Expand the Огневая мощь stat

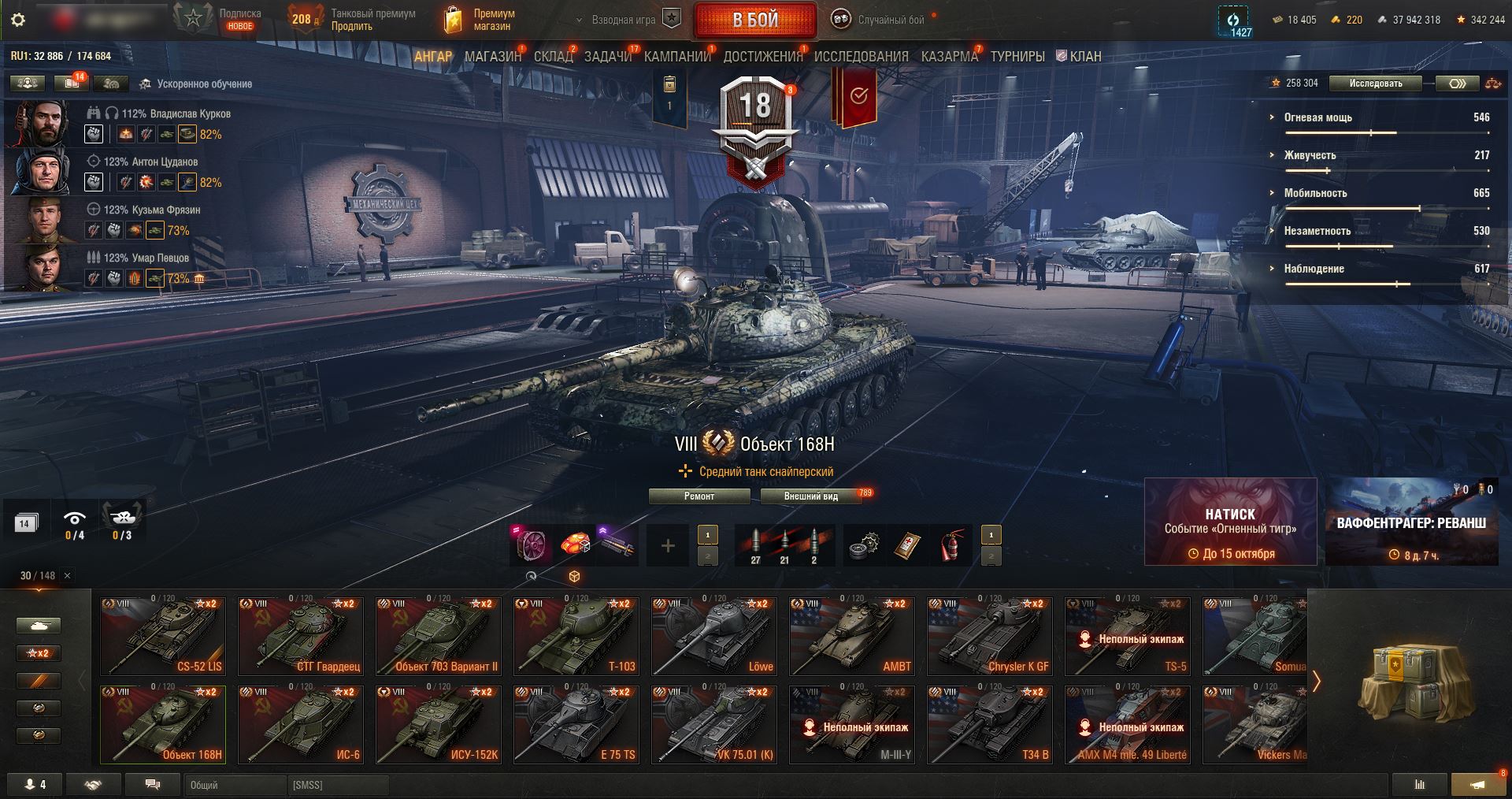tap(1317, 117)
